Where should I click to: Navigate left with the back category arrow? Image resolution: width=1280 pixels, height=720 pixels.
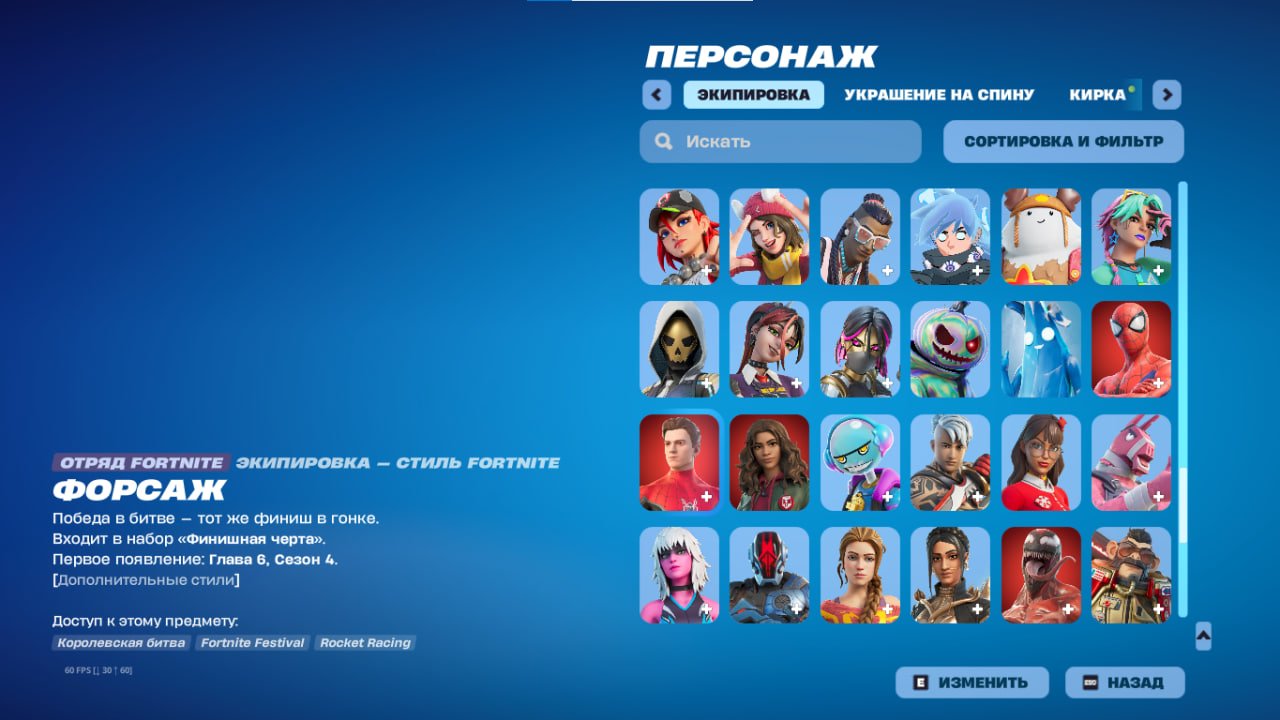656,93
